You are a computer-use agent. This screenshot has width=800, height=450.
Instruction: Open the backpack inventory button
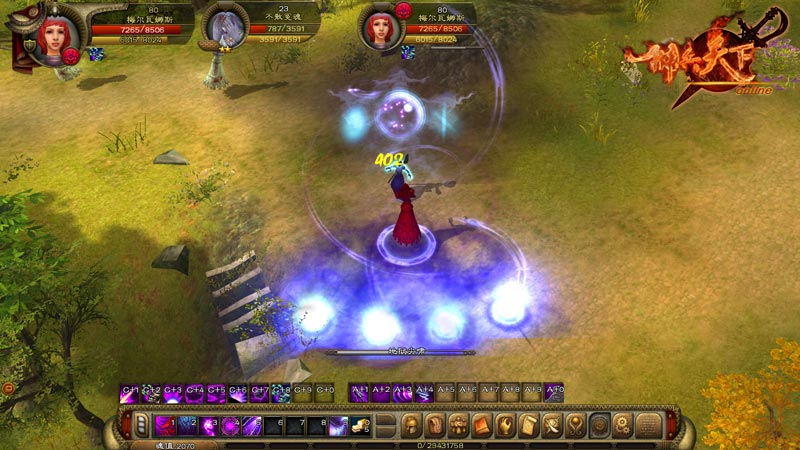pyautogui.click(x=434, y=426)
